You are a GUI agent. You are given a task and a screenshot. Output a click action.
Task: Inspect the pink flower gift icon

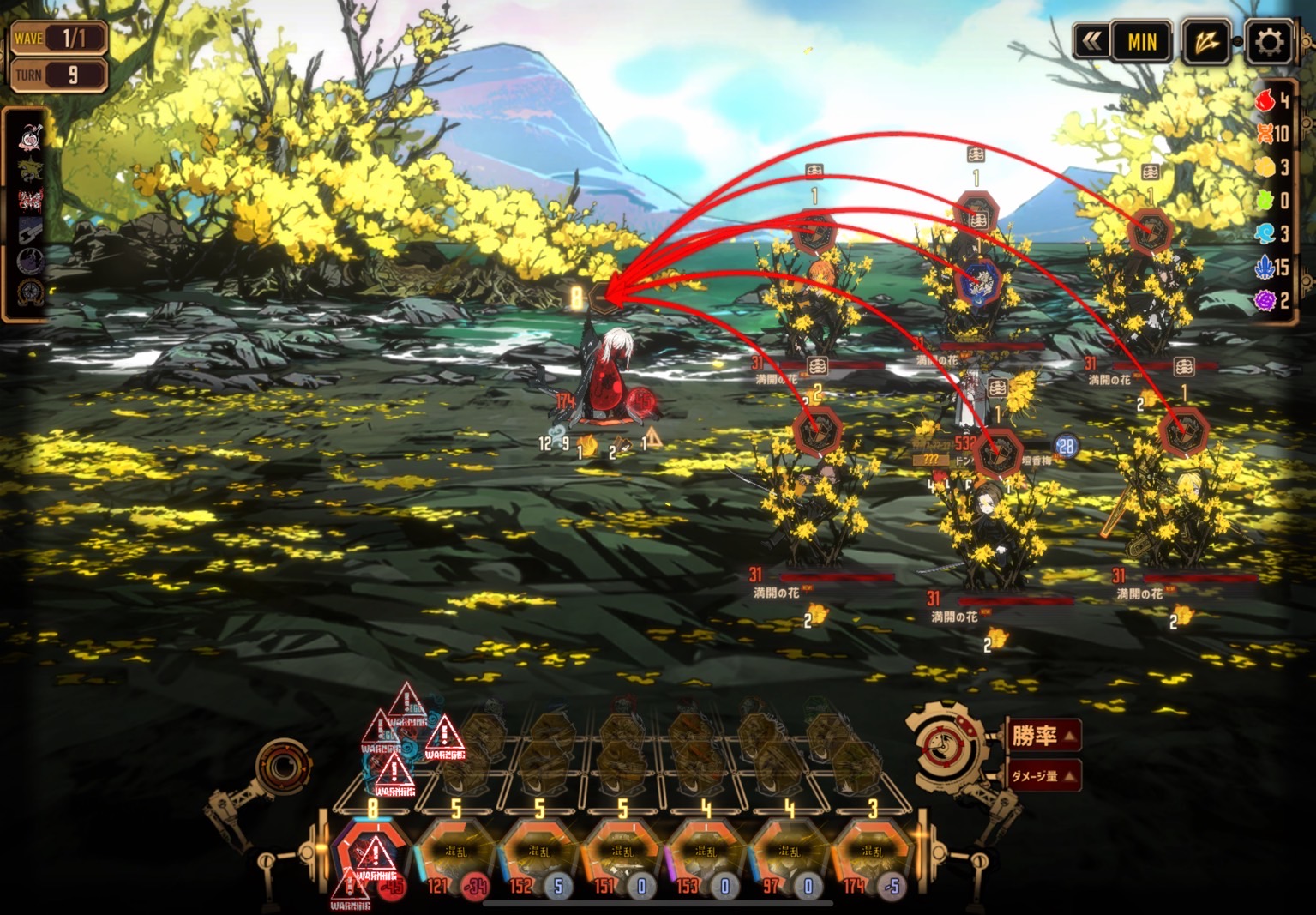coord(30,137)
